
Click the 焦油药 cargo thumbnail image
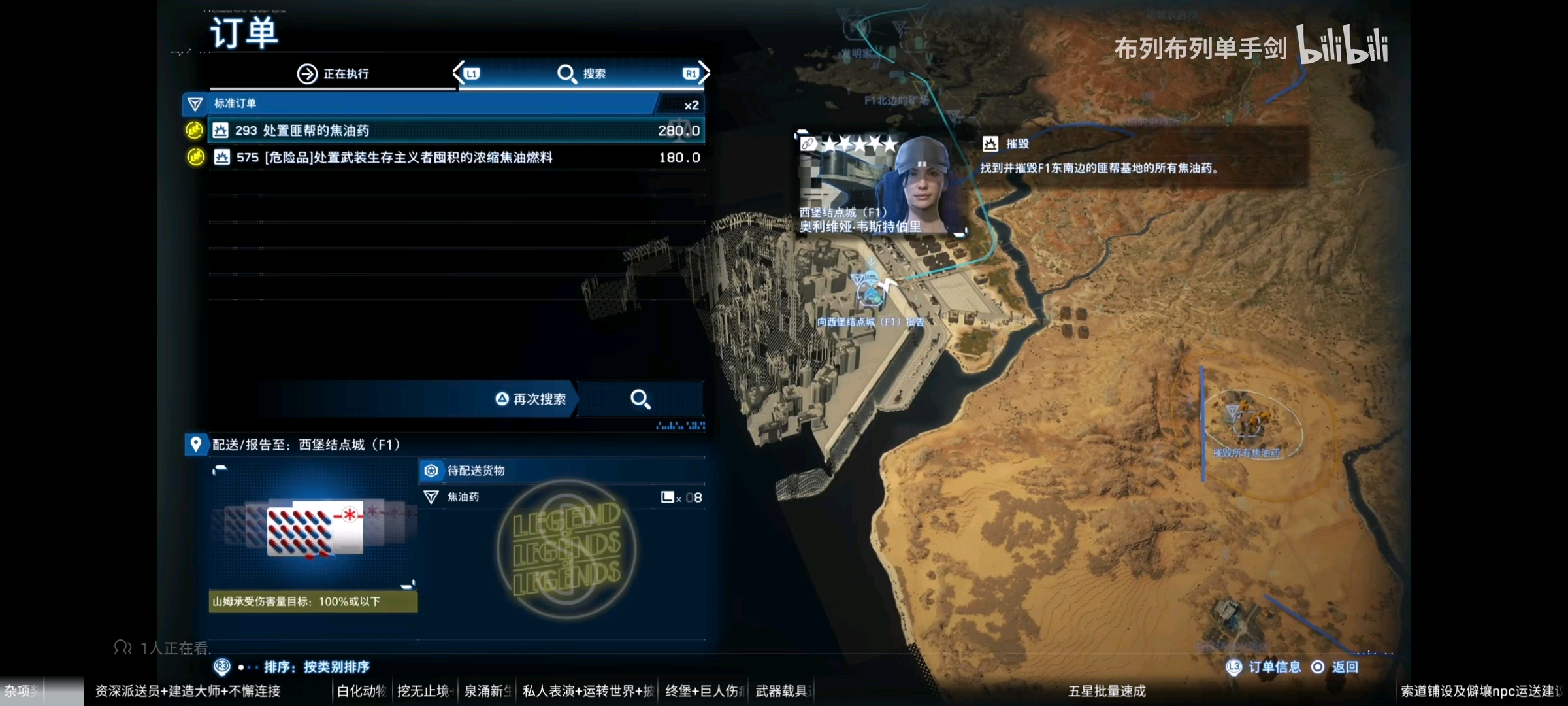coord(314,528)
